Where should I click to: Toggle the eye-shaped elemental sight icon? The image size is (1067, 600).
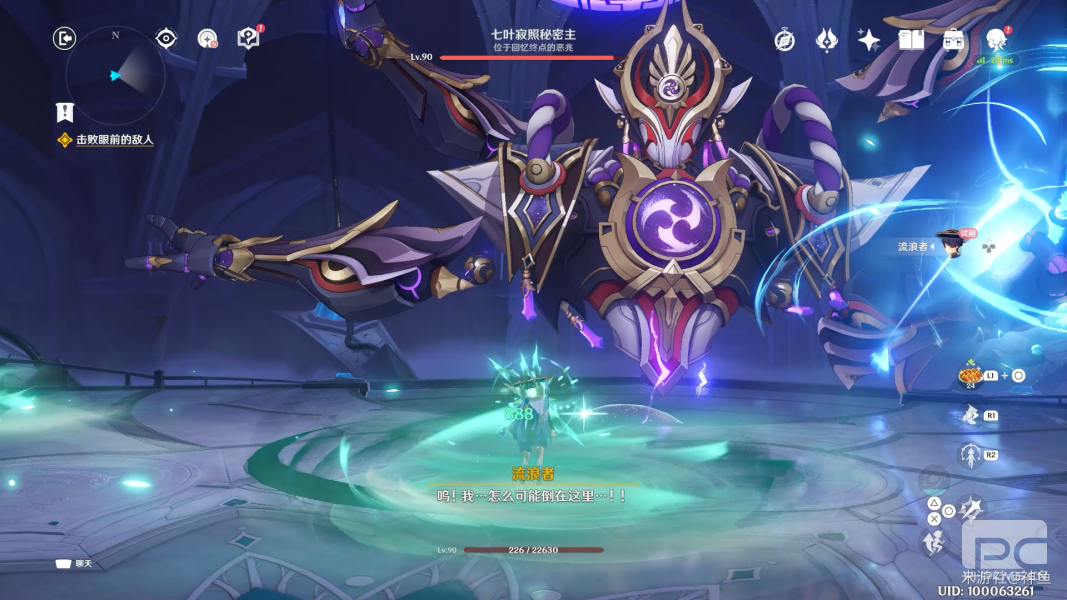tap(166, 38)
